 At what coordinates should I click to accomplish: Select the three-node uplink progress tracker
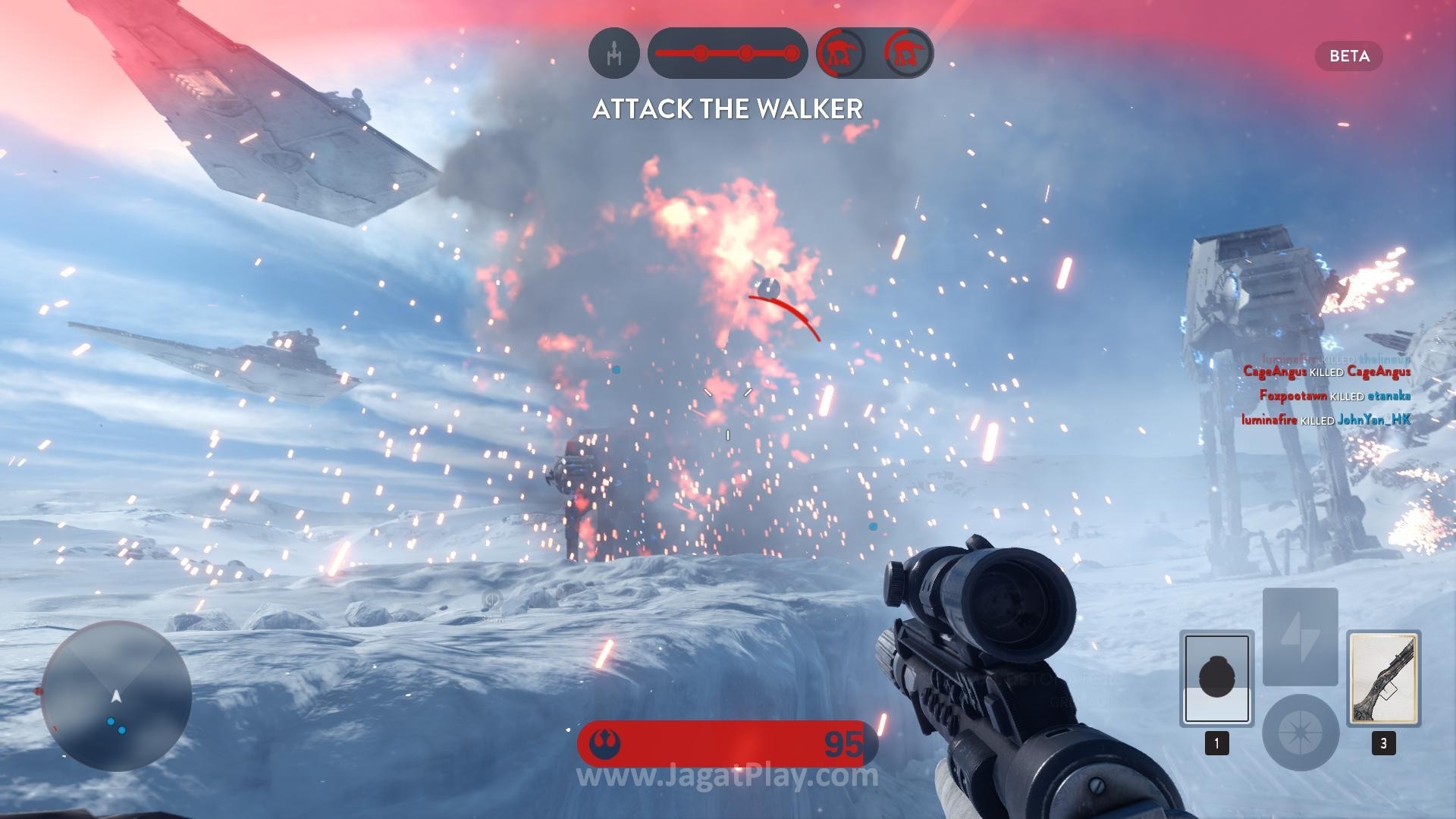[x=727, y=53]
